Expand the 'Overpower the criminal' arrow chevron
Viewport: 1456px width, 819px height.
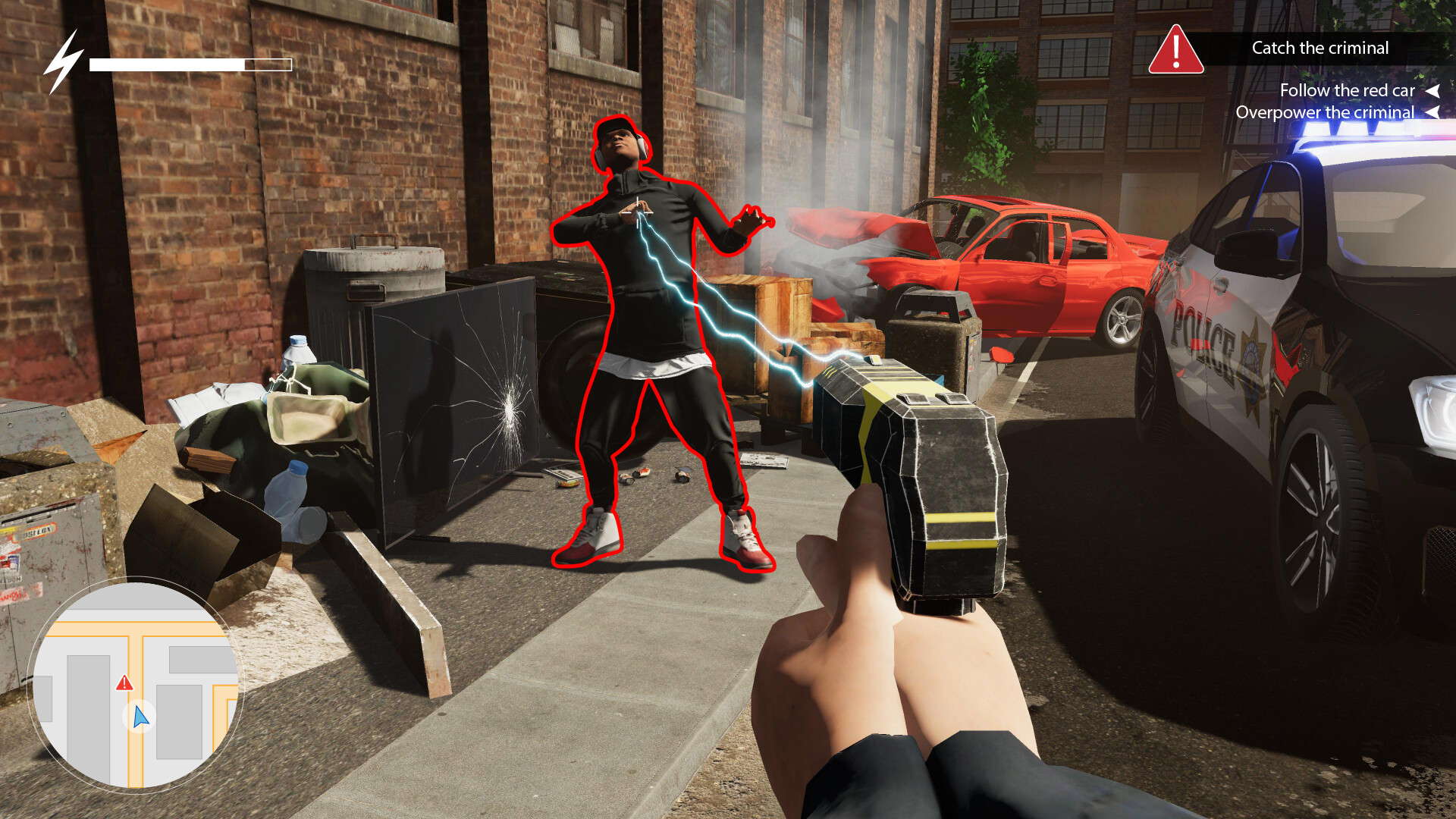1434,112
